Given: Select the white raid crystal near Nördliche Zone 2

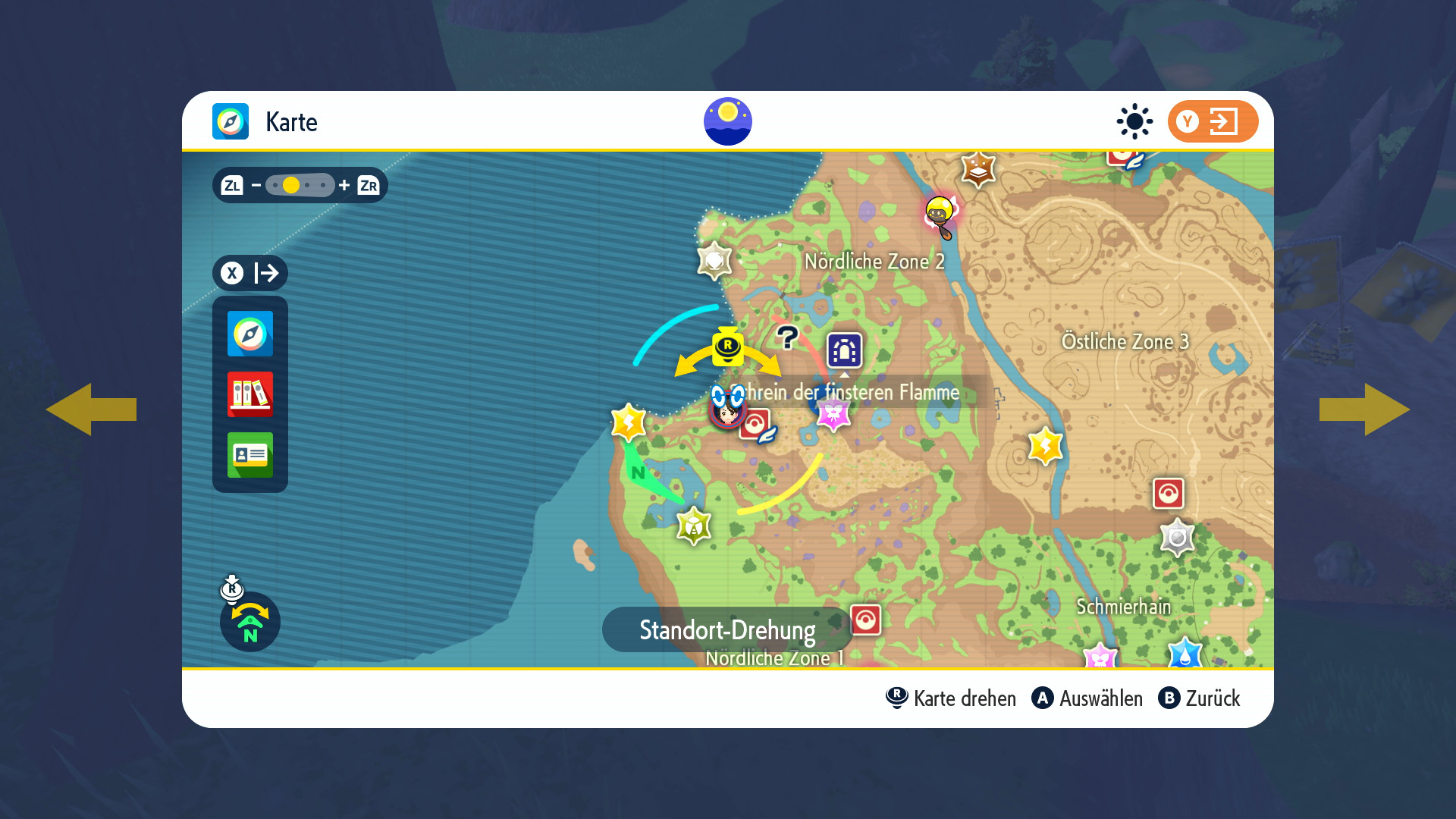Looking at the screenshot, I should point(714,261).
